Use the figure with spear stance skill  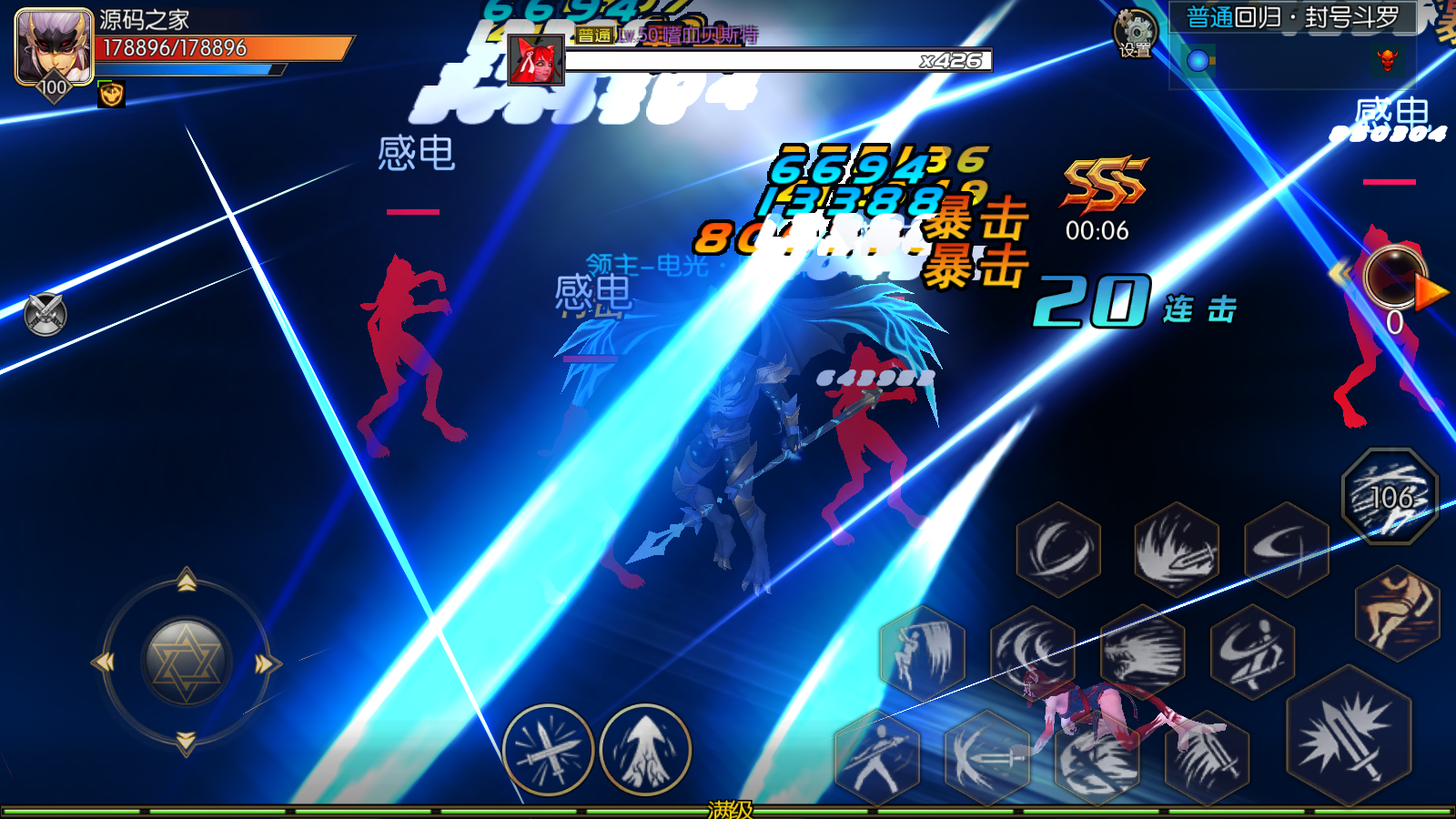point(876,757)
